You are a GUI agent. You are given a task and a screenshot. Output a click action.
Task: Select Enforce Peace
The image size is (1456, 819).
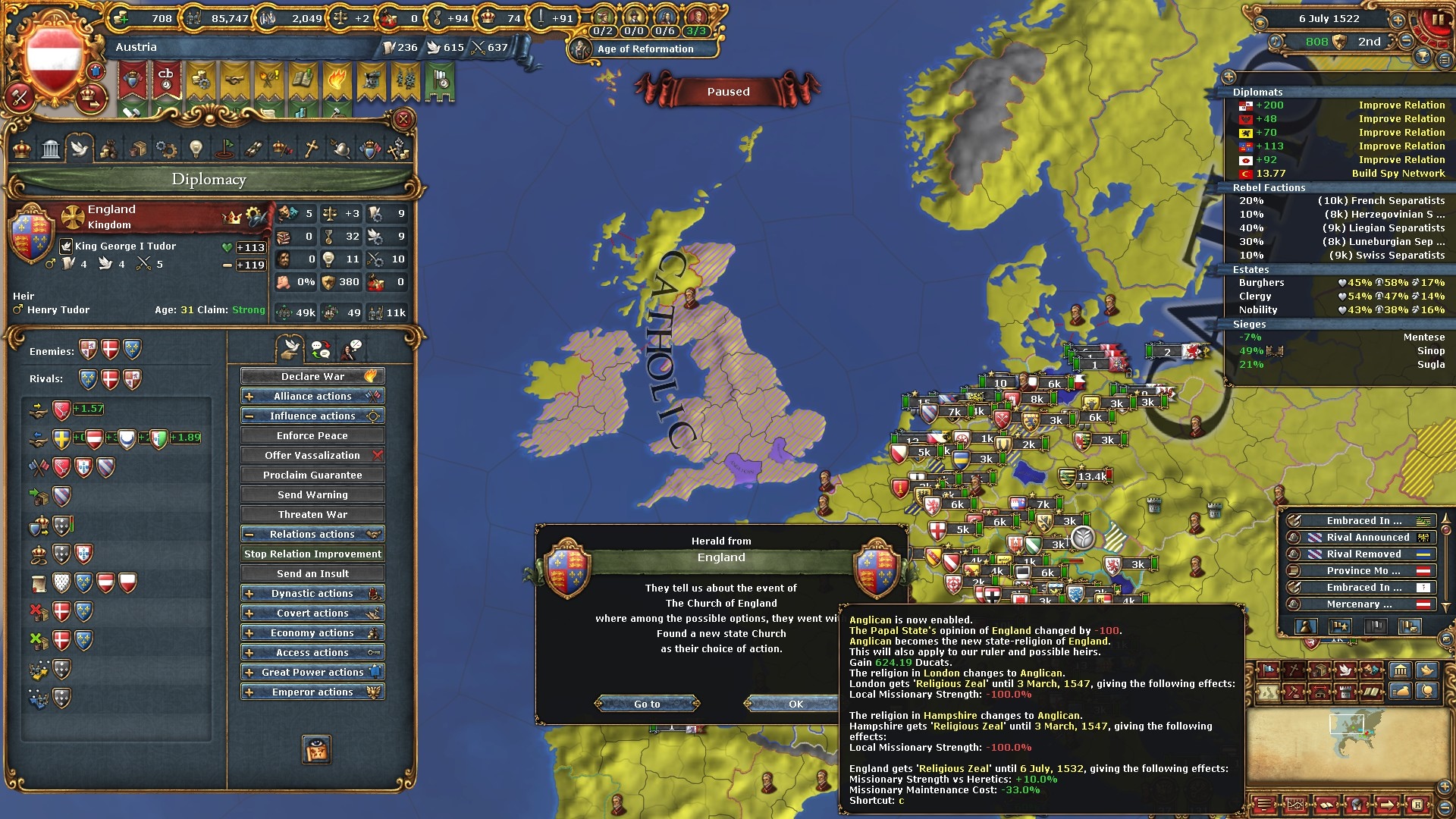point(312,435)
